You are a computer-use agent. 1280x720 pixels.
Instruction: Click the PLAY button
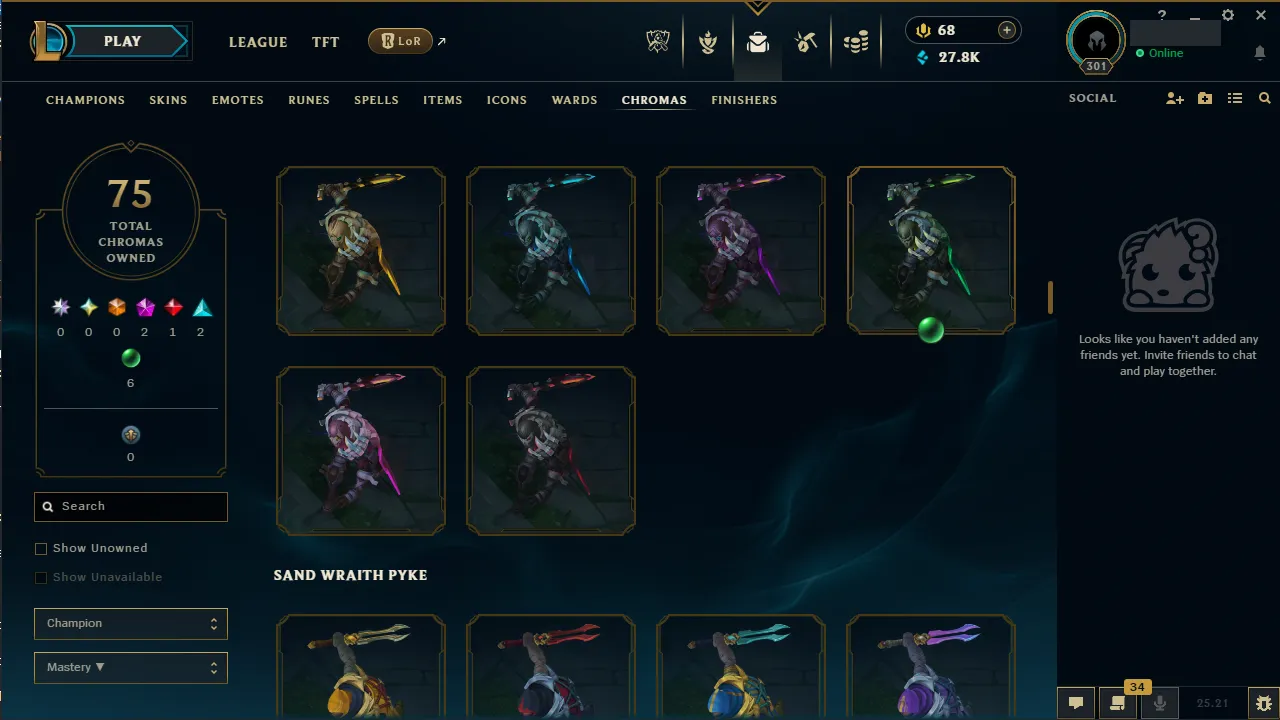pos(122,41)
